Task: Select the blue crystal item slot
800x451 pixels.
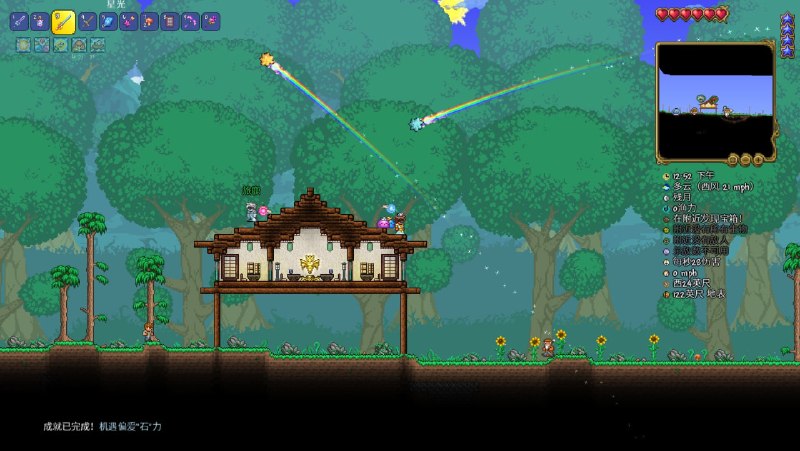Action: click(x=108, y=21)
